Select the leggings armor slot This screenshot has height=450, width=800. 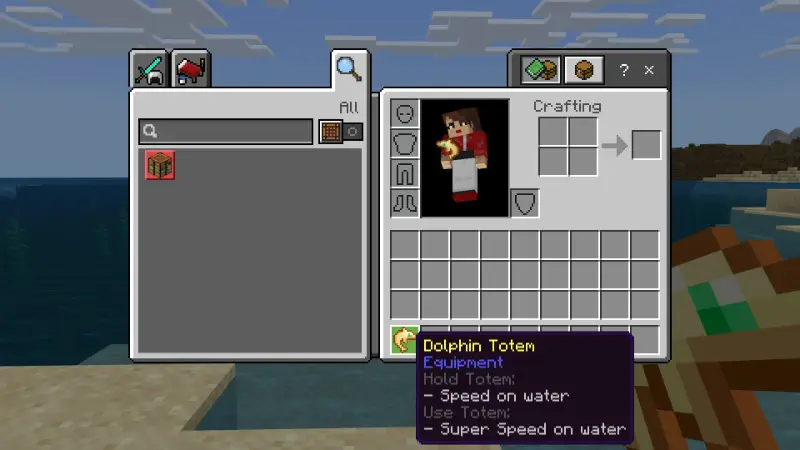click(x=404, y=174)
